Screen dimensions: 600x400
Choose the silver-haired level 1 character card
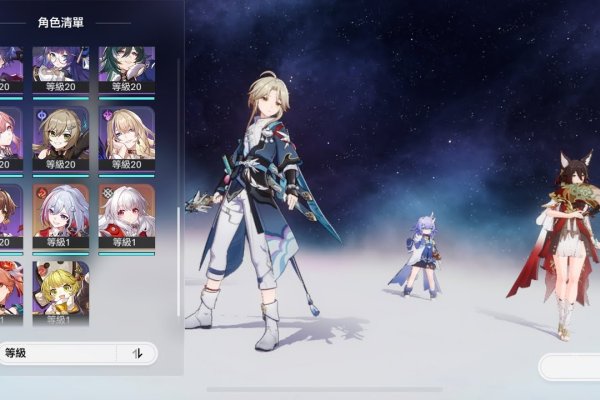(60, 215)
